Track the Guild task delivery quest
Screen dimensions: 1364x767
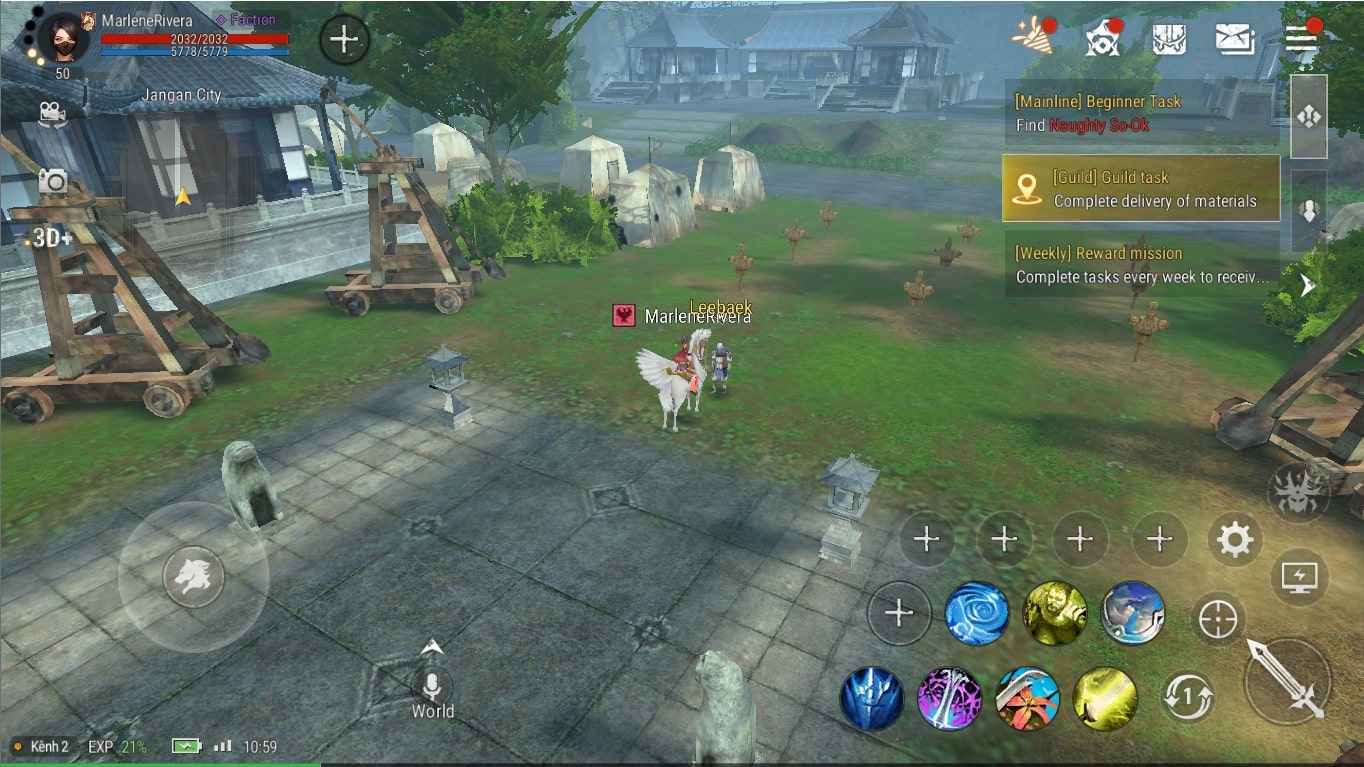(1141, 188)
